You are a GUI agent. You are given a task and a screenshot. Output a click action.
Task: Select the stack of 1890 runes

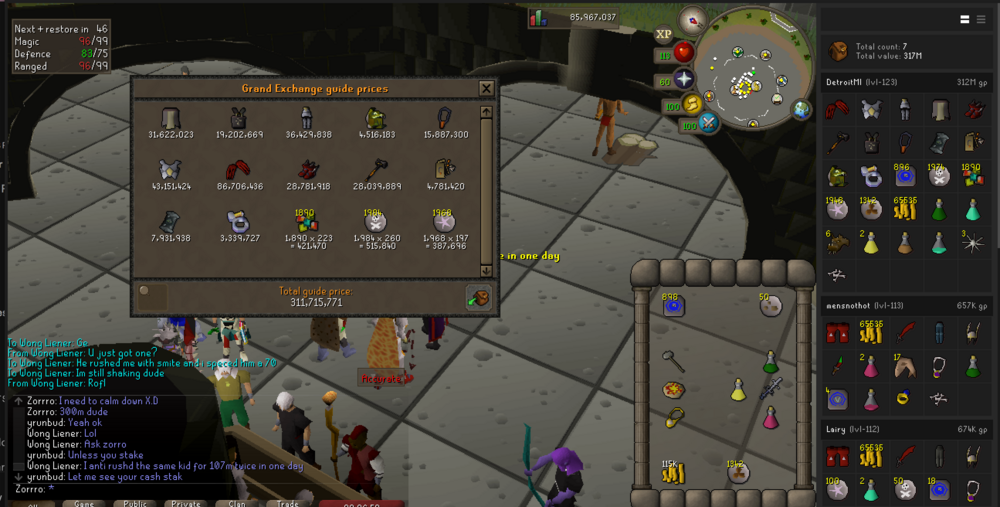coord(308,221)
